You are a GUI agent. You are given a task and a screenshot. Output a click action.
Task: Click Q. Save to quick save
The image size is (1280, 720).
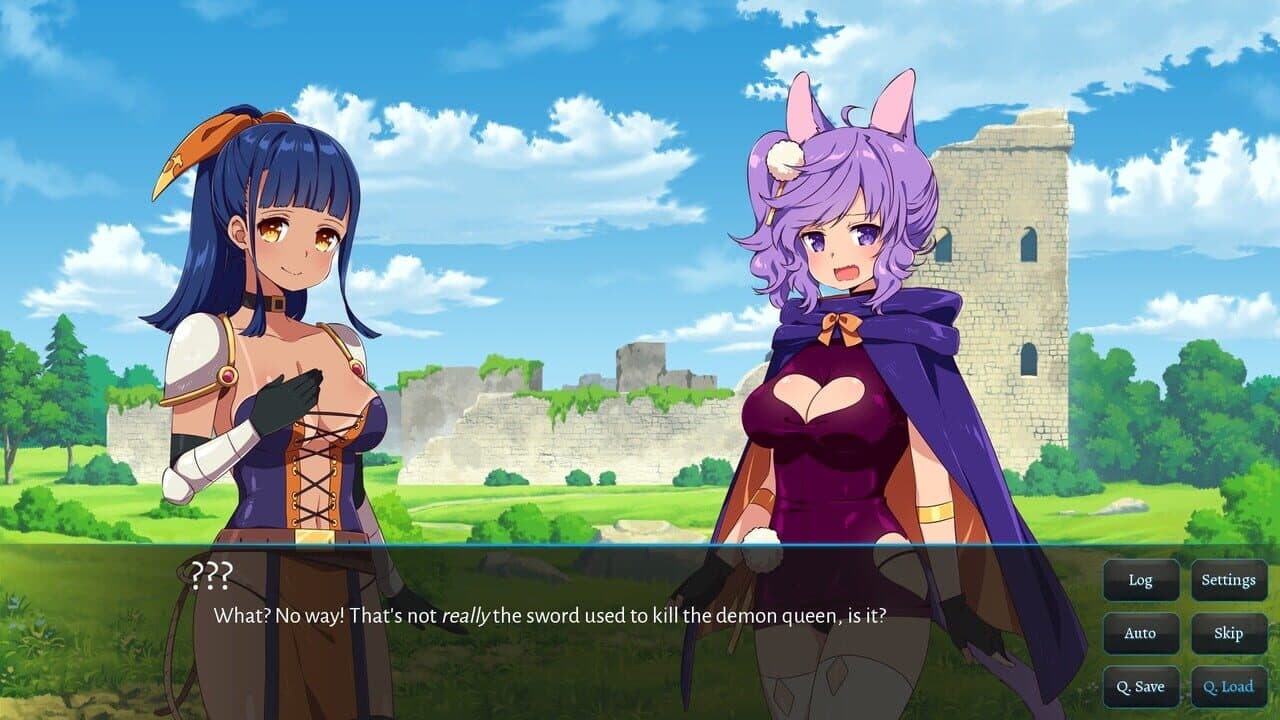point(1140,686)
